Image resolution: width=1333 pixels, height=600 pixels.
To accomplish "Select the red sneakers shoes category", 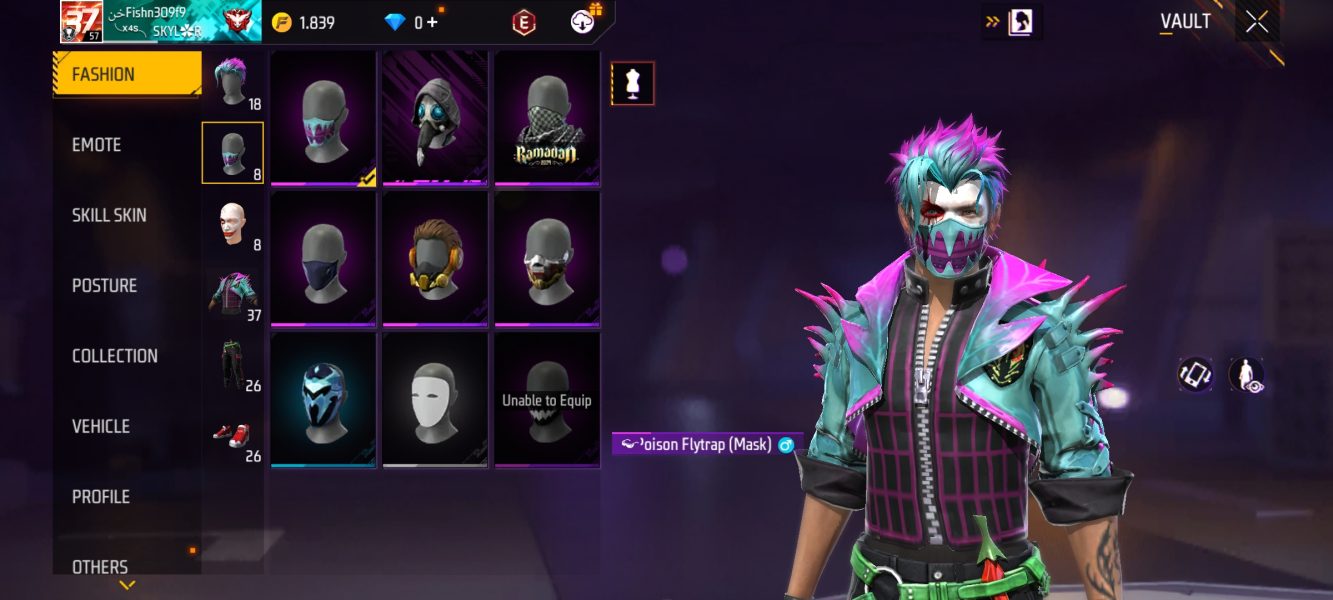I will click(233, 436).
